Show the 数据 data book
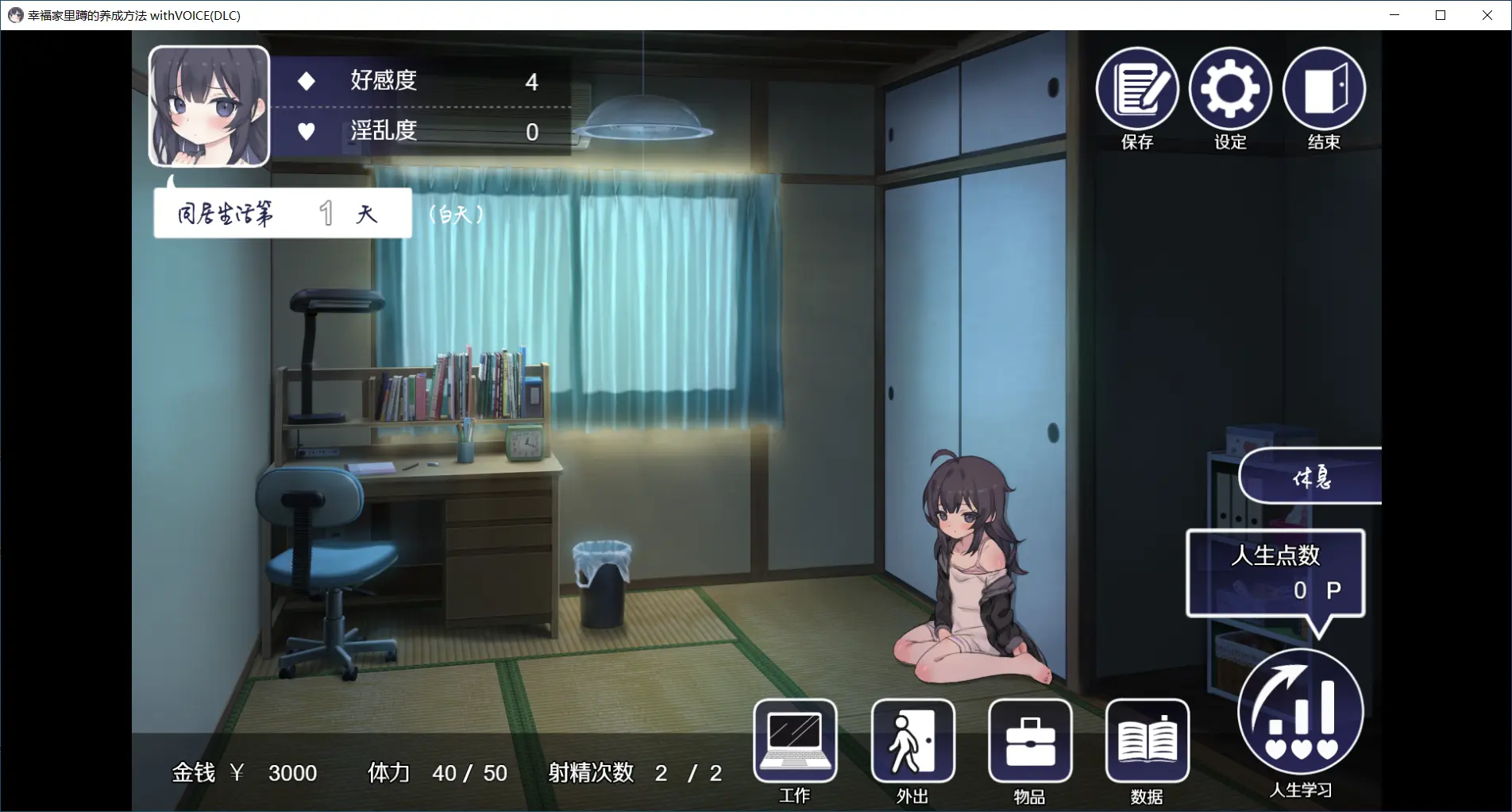This screenshot has width=1512, height=812. coord(1147,740)
